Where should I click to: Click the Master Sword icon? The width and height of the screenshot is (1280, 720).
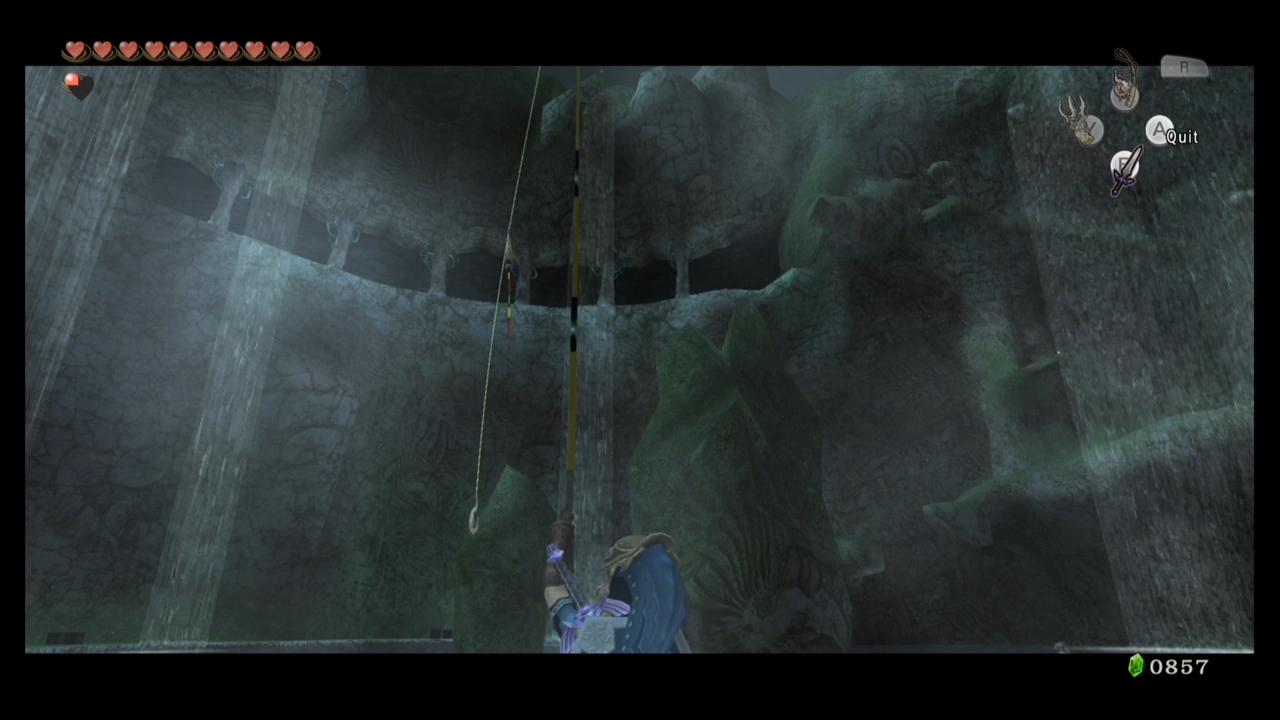pos(1125,172)
